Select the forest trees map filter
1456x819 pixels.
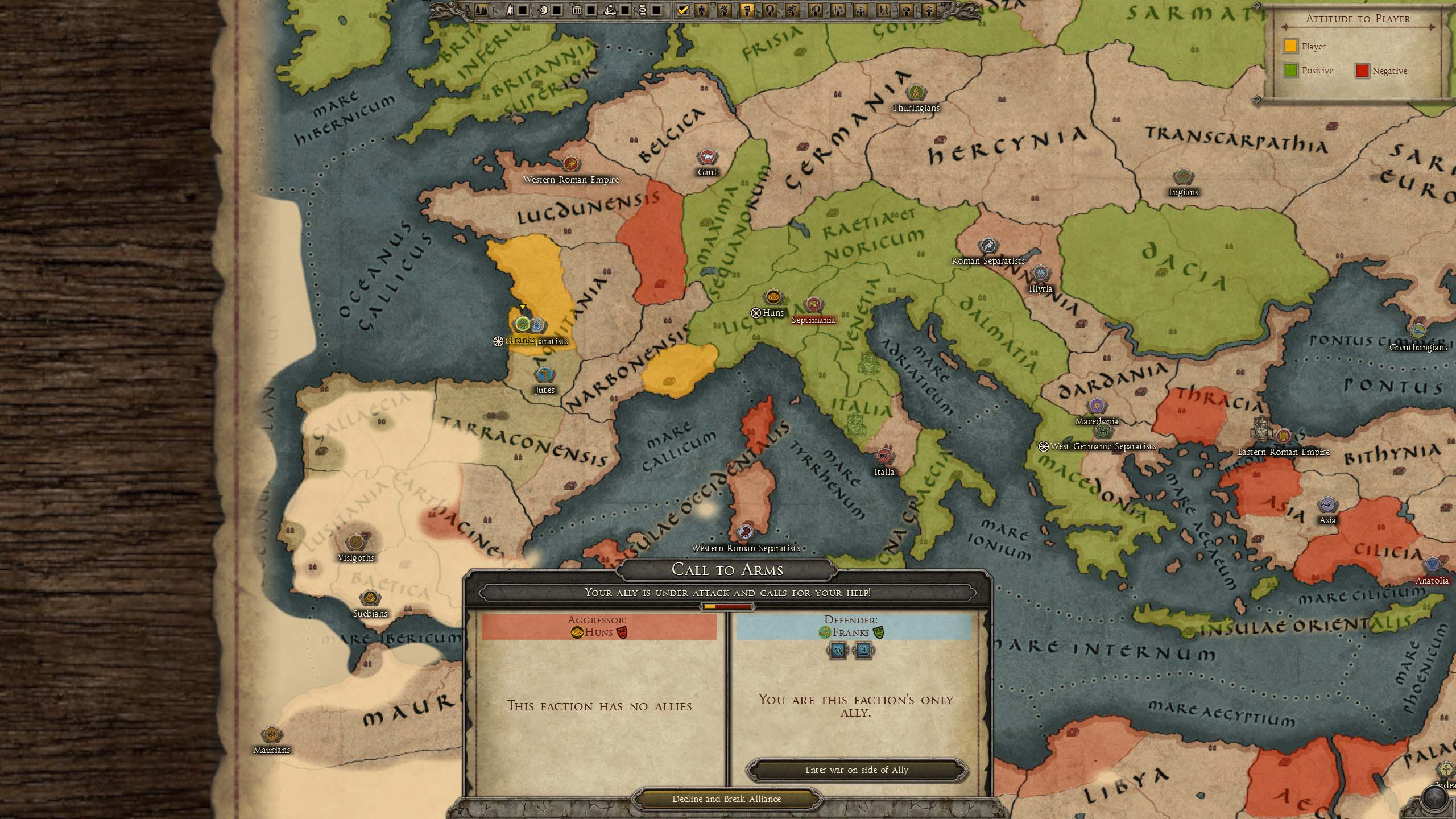[x=481, y=10]
